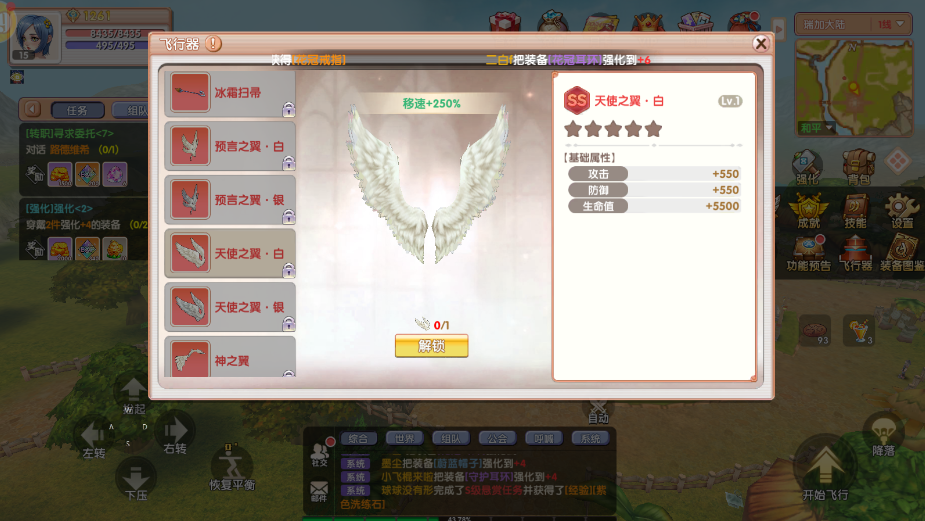Choose 预言之翼·银 wings entry
This screenshot has height=521, width=925.
pyautogui.click(x=229, y=200)
